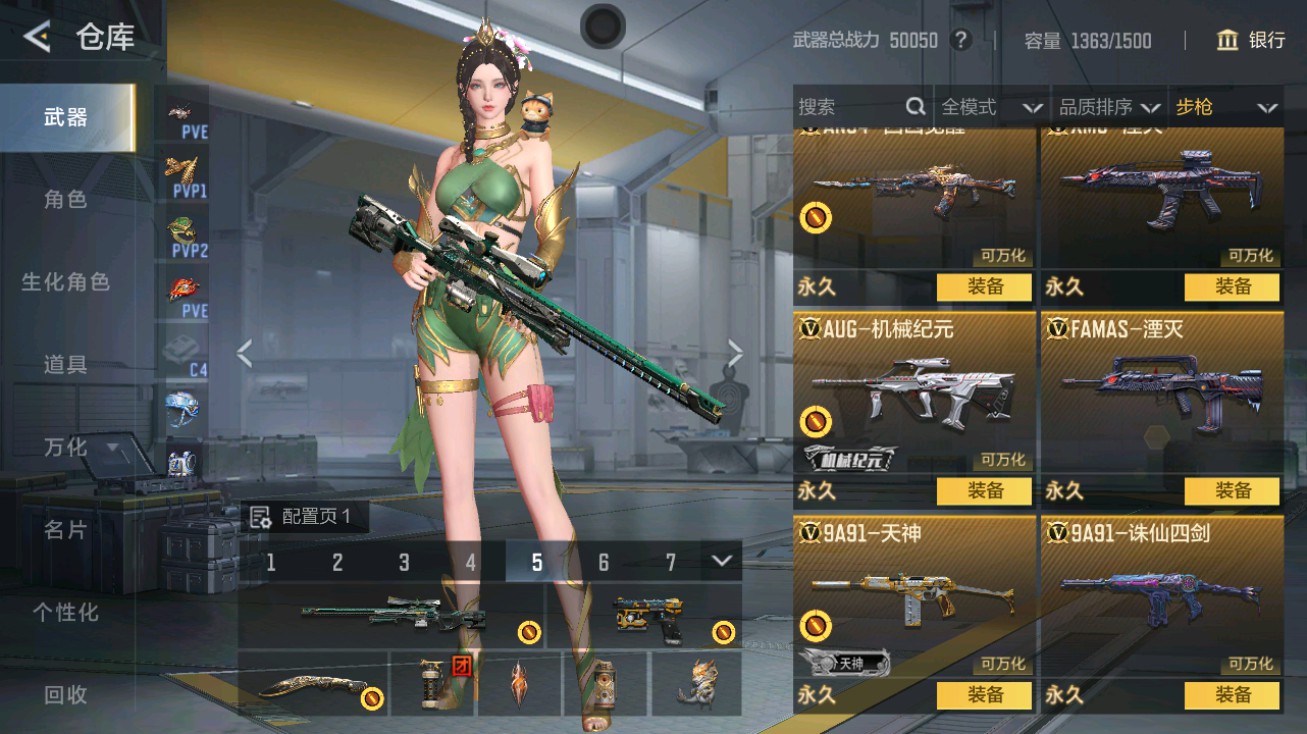Screen dimensions: 1307x734
Task: Open the 银行 bank
Action: (x=1250, y=40)
